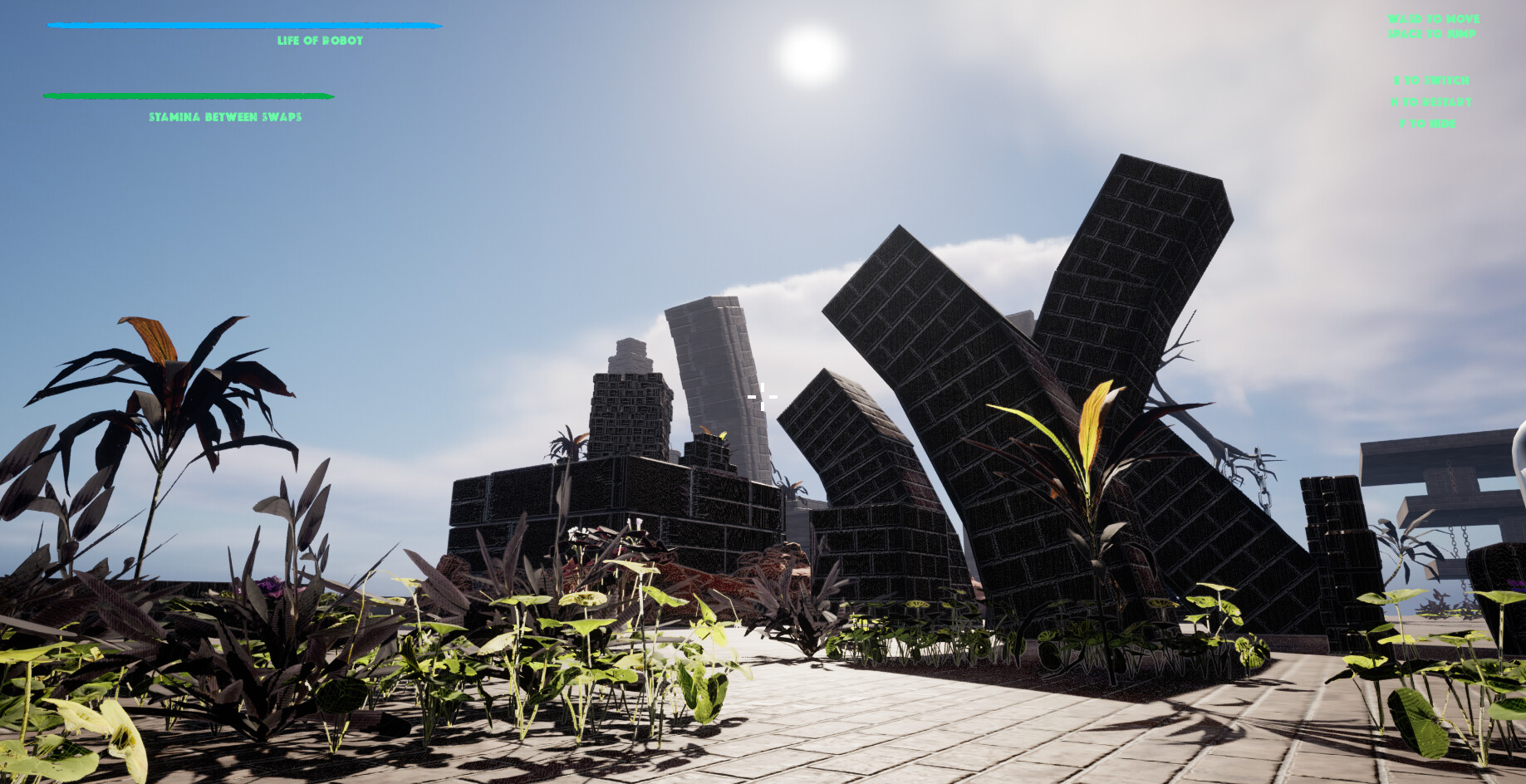Click the stone tile walkway in the foreground
Screen dimensions: 1526x784
tap(914, 739)
